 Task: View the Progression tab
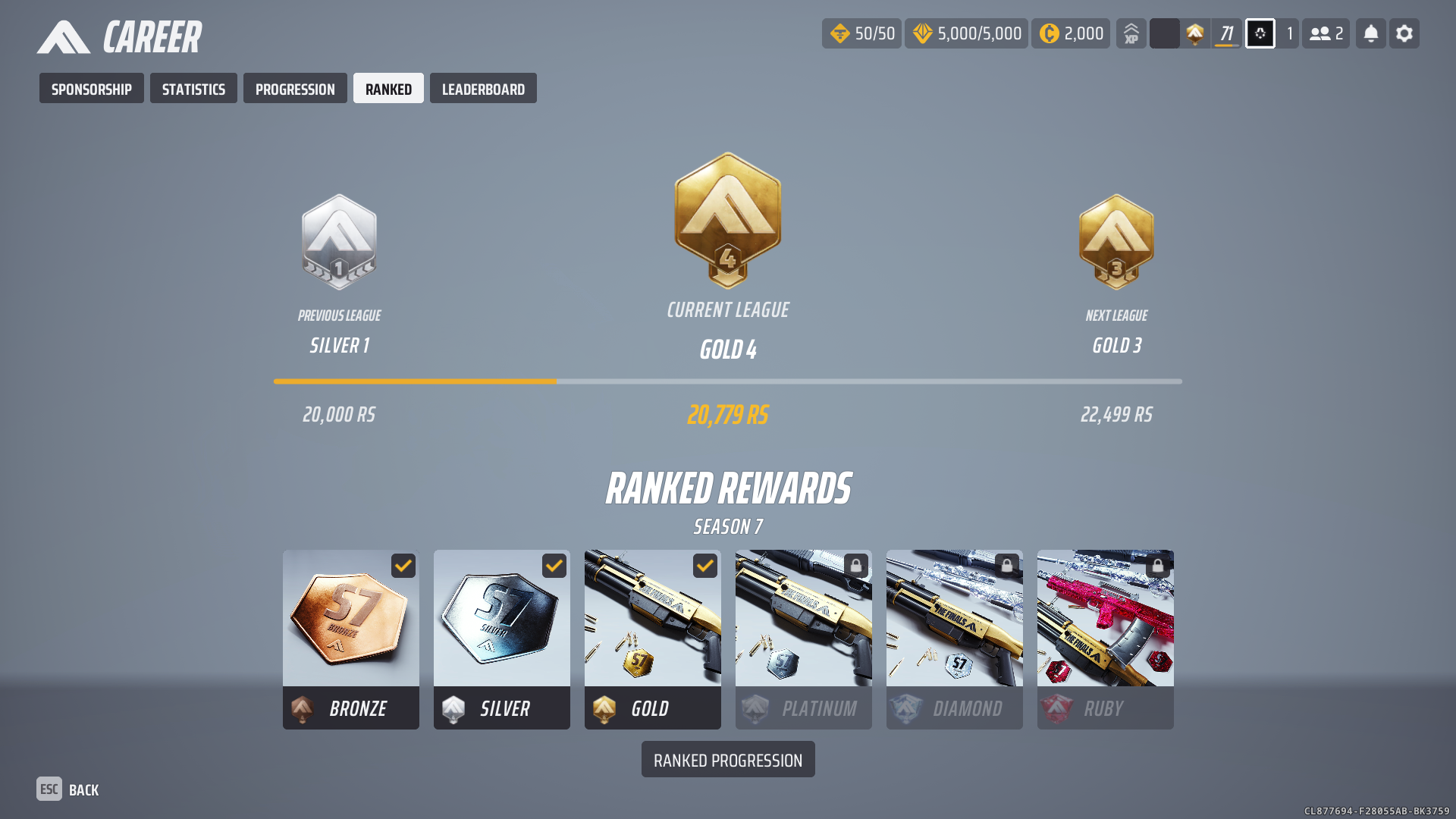tap(295, 89)
